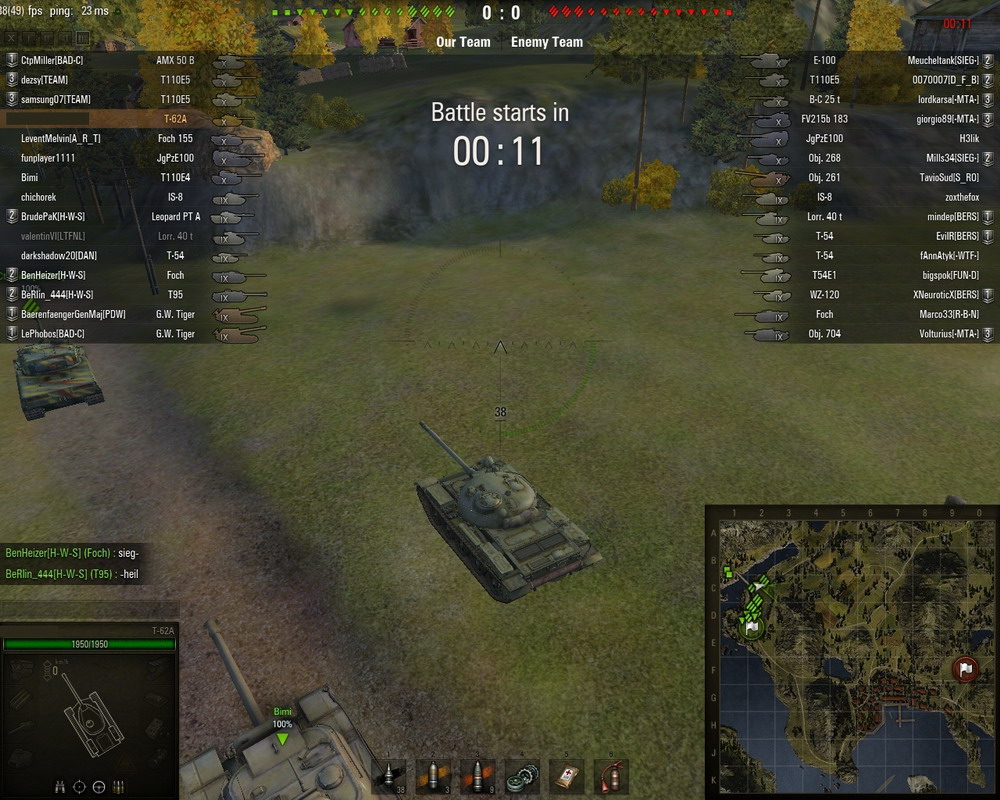Click the steering wheel icon in damage panel
Viewport: 1000px width, 800px height.
99,787
